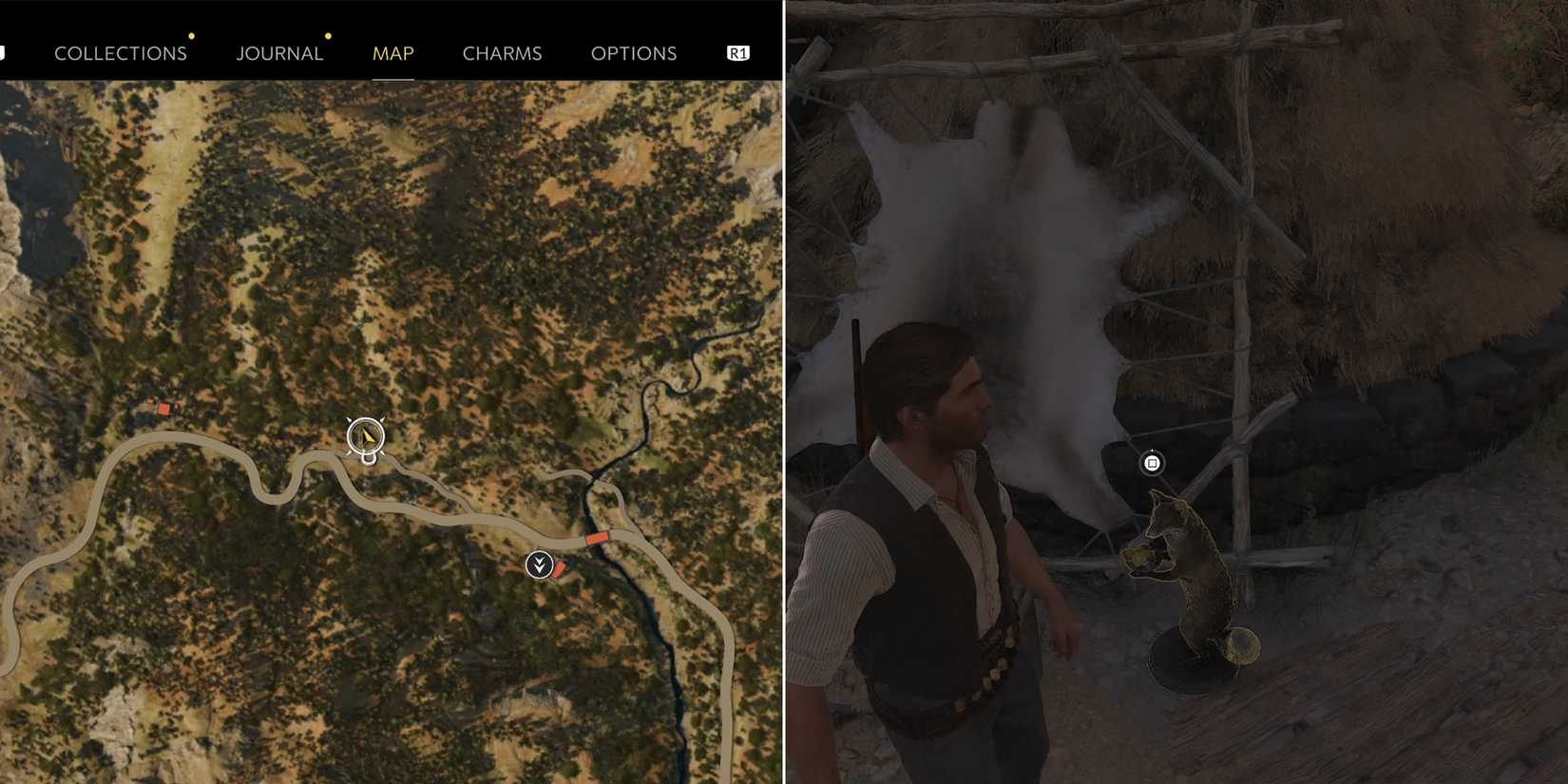View the COLLECTIONS tab
1568x784 pixels.
[x=121, y=53]
